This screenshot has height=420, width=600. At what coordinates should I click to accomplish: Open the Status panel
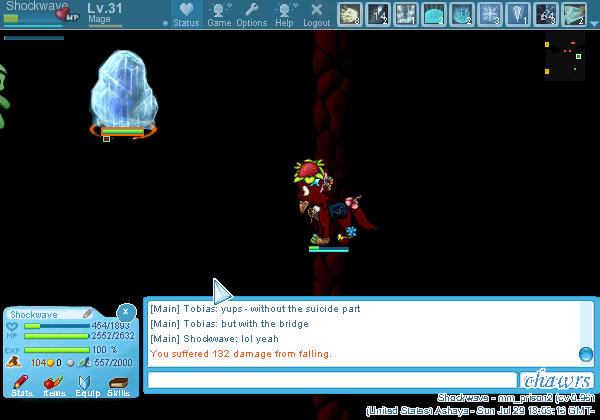click(185, 14)
